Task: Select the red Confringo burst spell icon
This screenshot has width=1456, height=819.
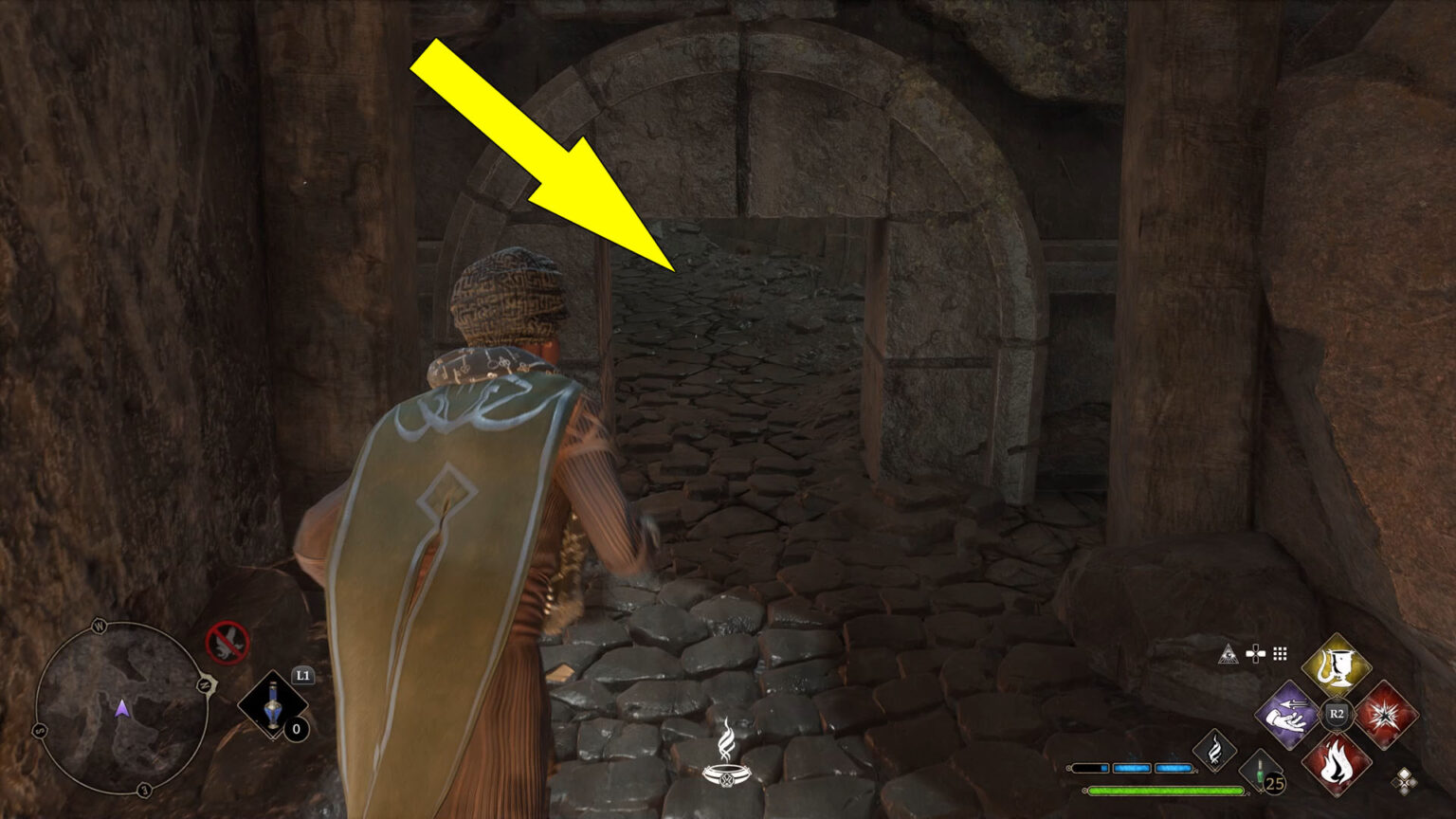Action: [1388, 715]
